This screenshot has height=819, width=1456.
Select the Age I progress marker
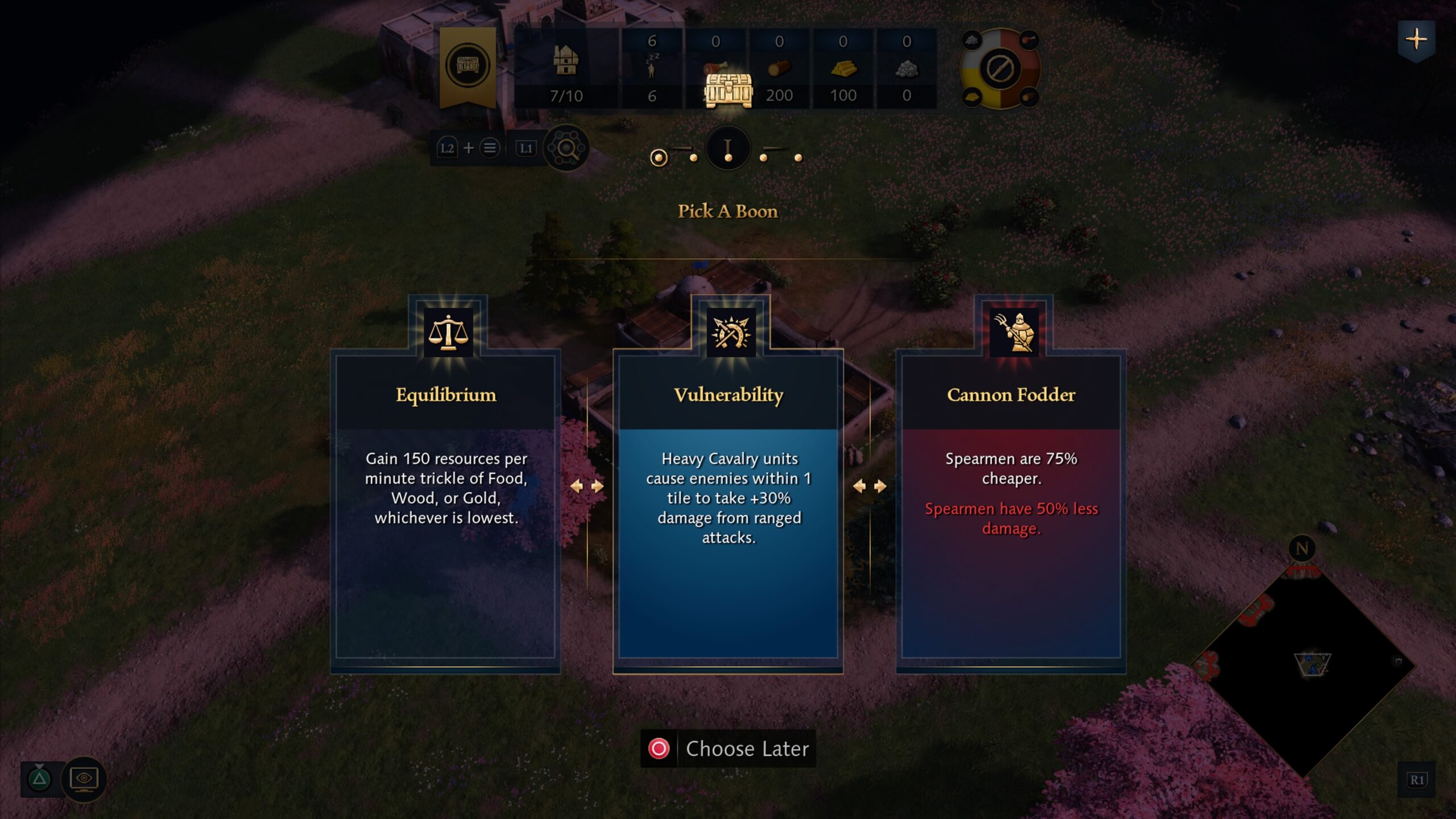[728, 149]
